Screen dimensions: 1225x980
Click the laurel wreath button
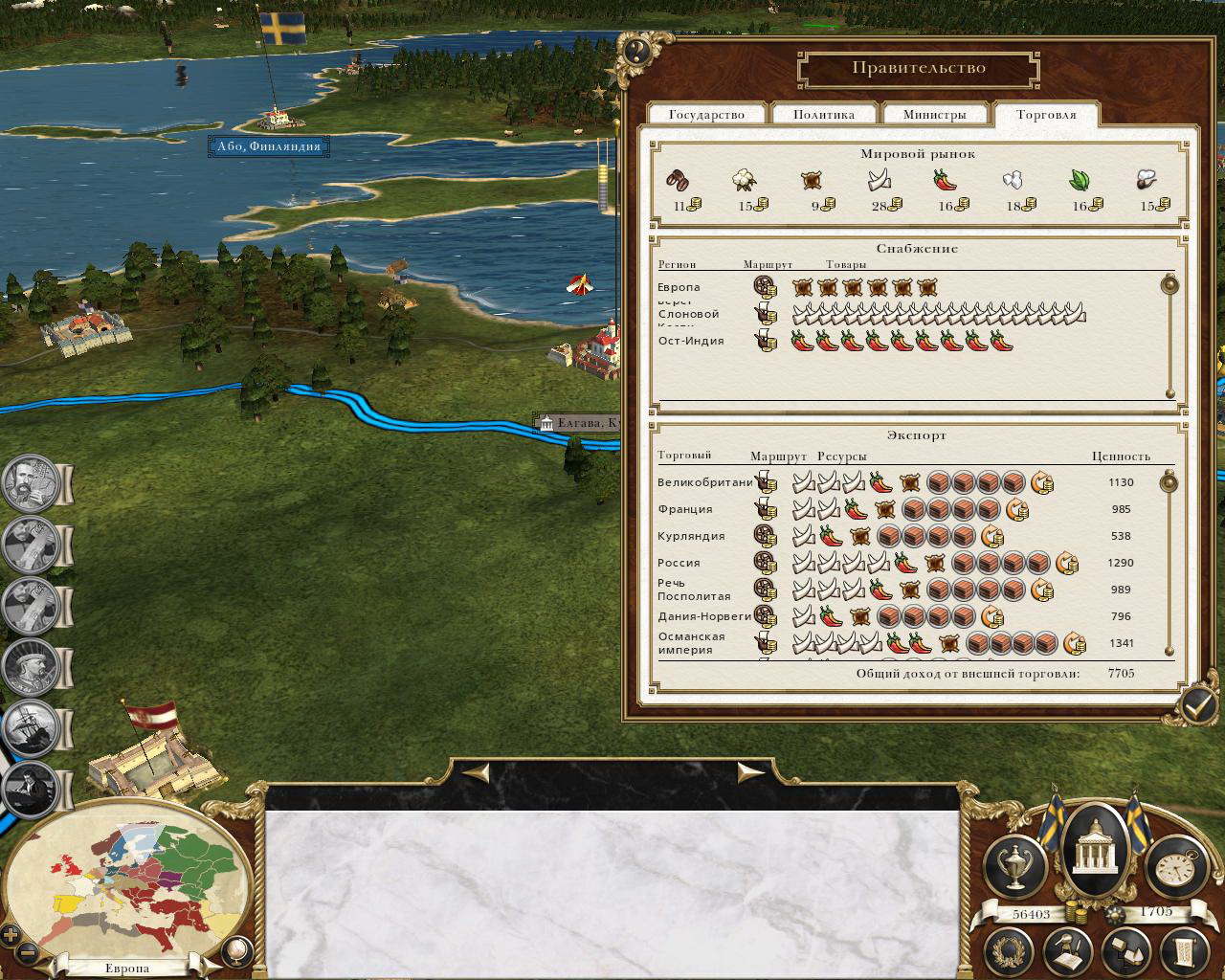click(1011, 951)
